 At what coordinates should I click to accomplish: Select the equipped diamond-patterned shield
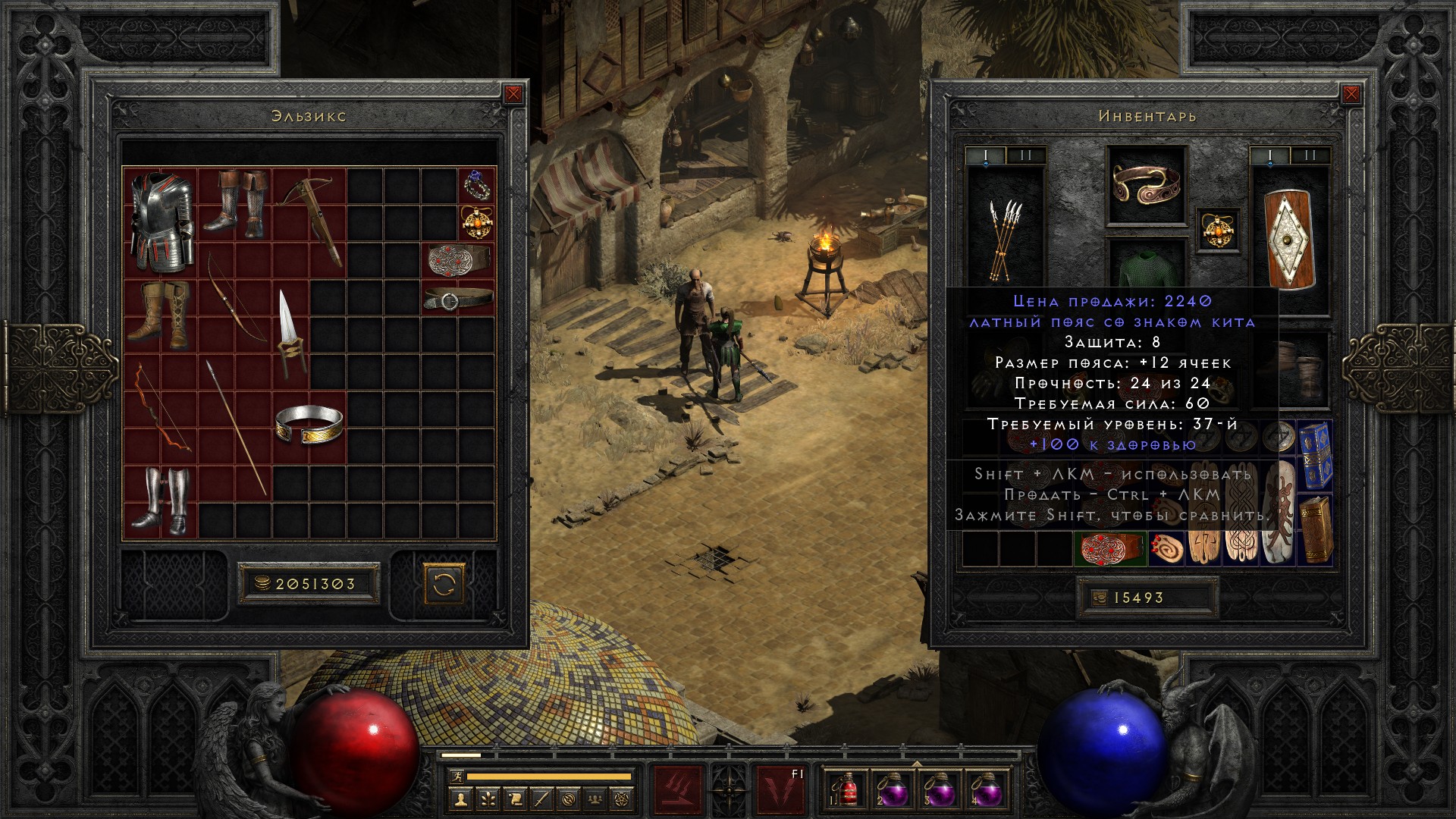point(1289,239)
